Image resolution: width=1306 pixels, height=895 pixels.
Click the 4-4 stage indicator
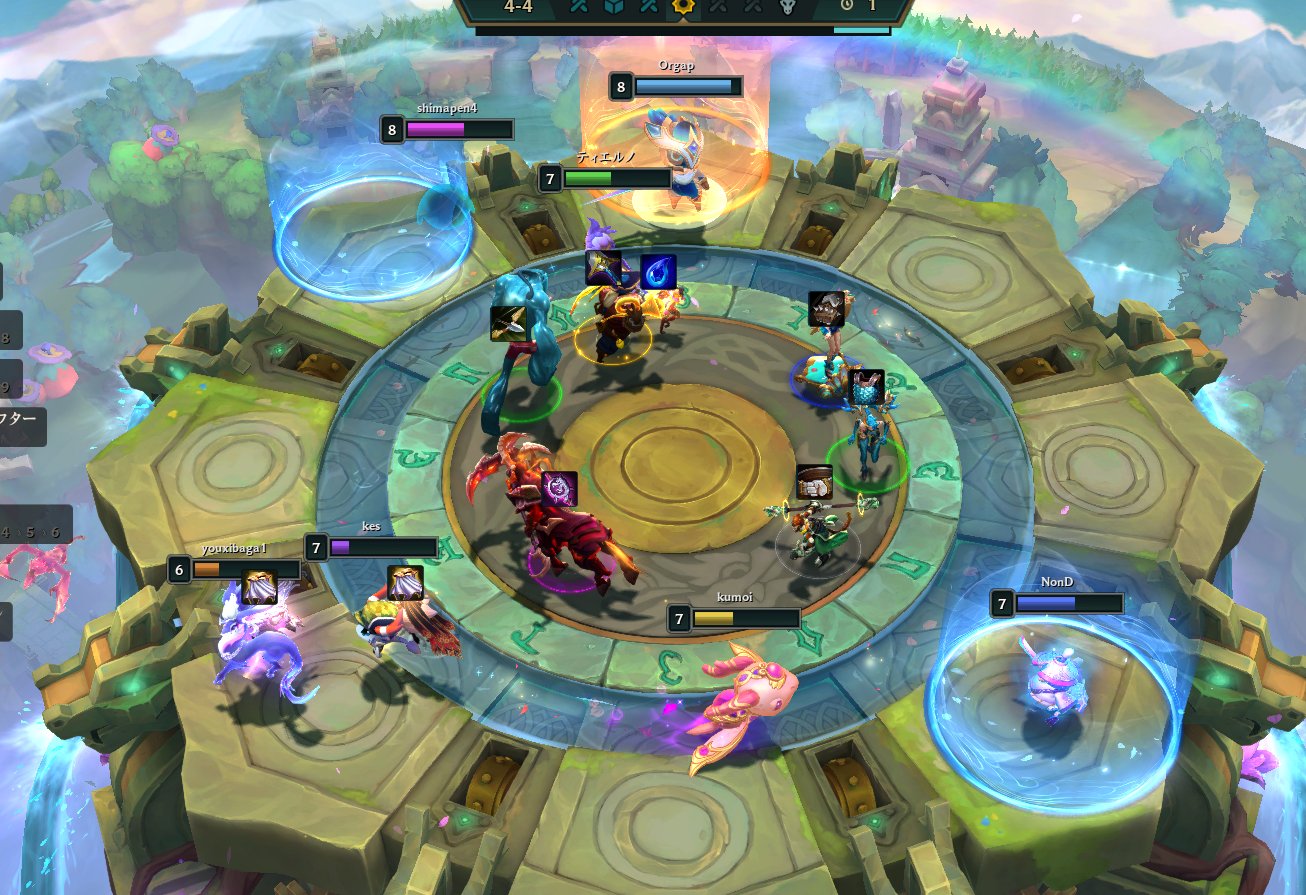coord(517,7)
